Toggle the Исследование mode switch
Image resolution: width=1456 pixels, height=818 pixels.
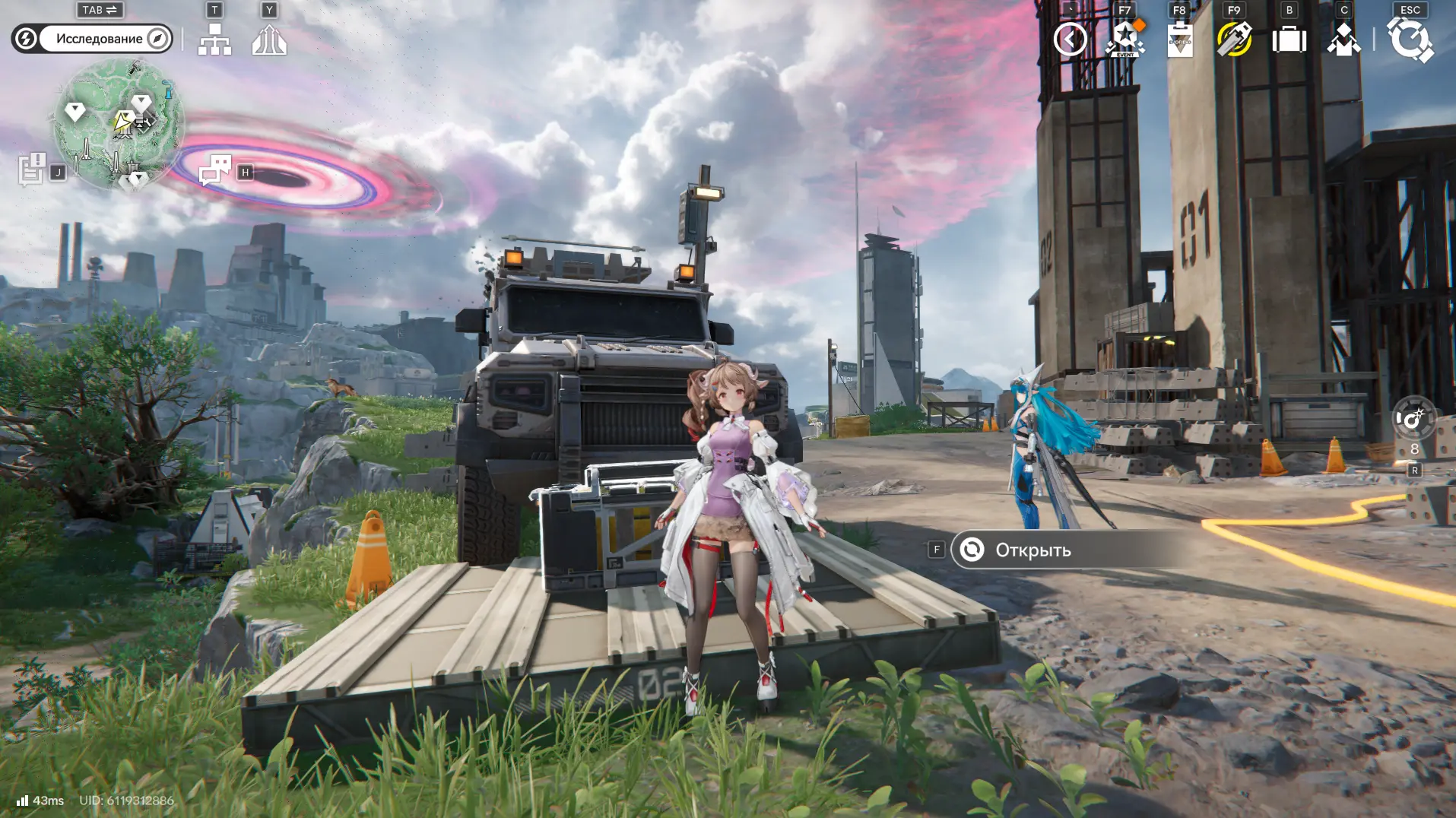click(x=92, y=39)
